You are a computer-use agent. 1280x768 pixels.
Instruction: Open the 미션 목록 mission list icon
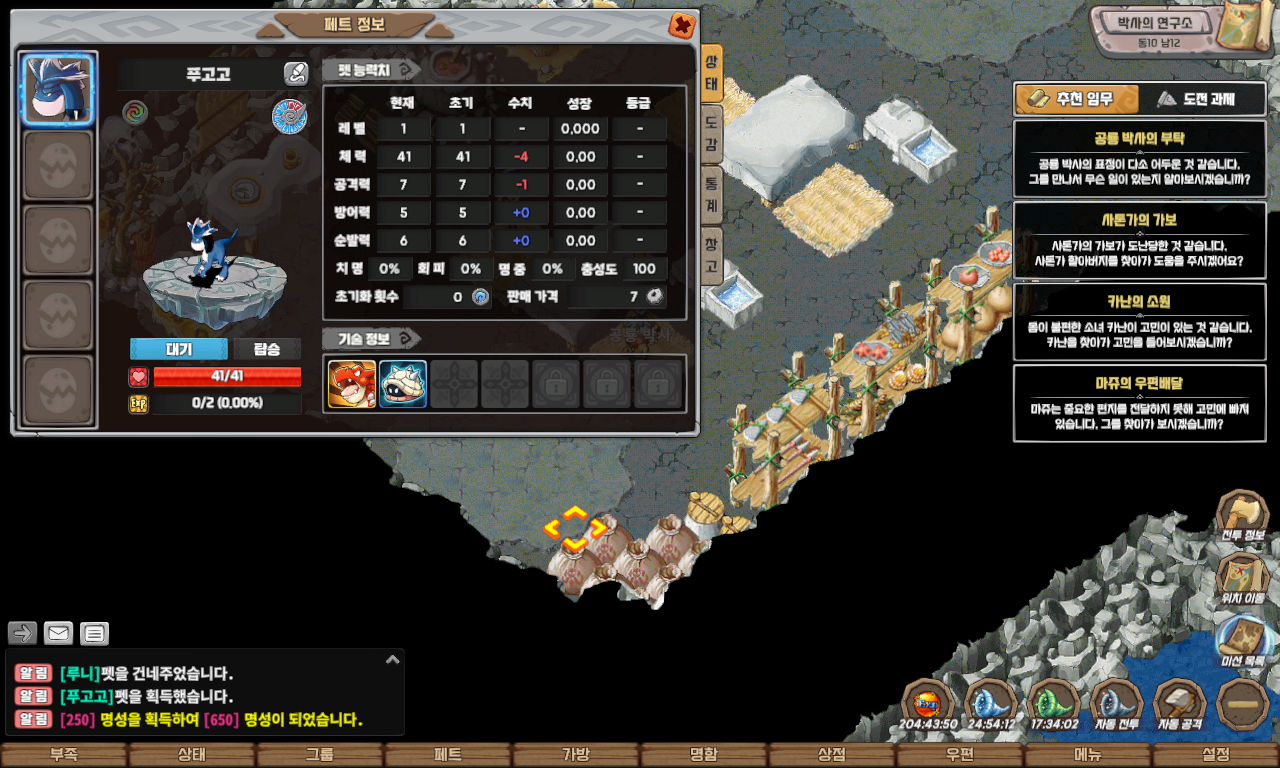(x=1242, y=641)
